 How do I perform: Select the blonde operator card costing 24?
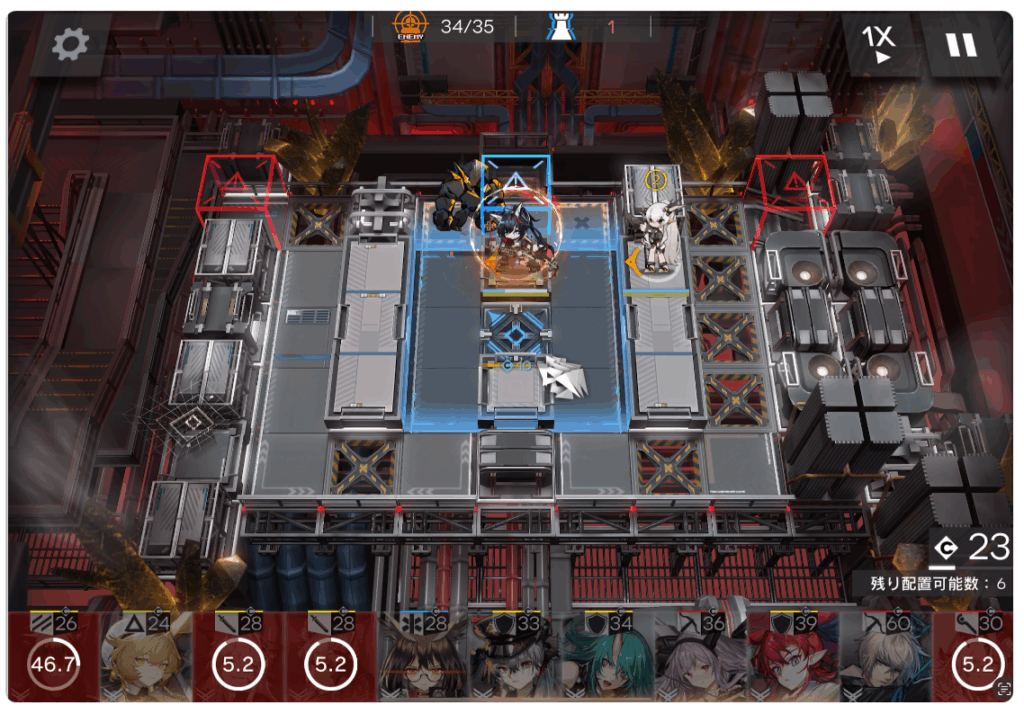click(145, 660)
